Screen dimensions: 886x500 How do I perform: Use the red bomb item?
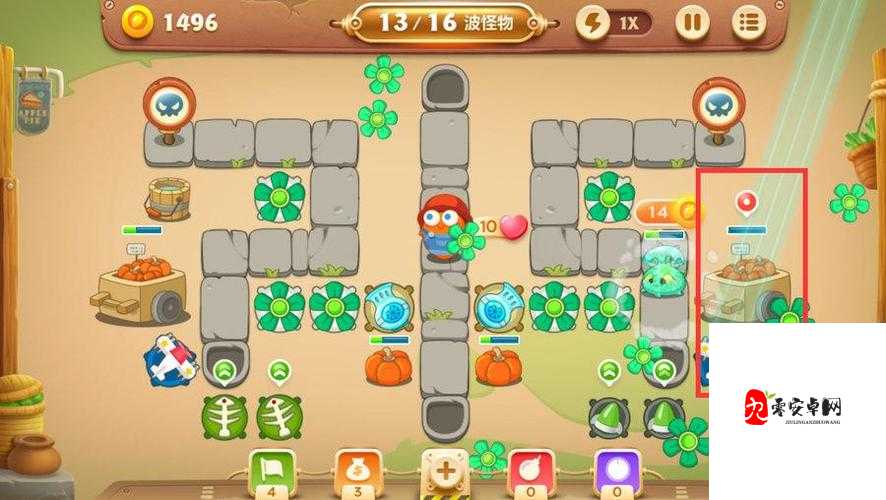pos(532,469)
